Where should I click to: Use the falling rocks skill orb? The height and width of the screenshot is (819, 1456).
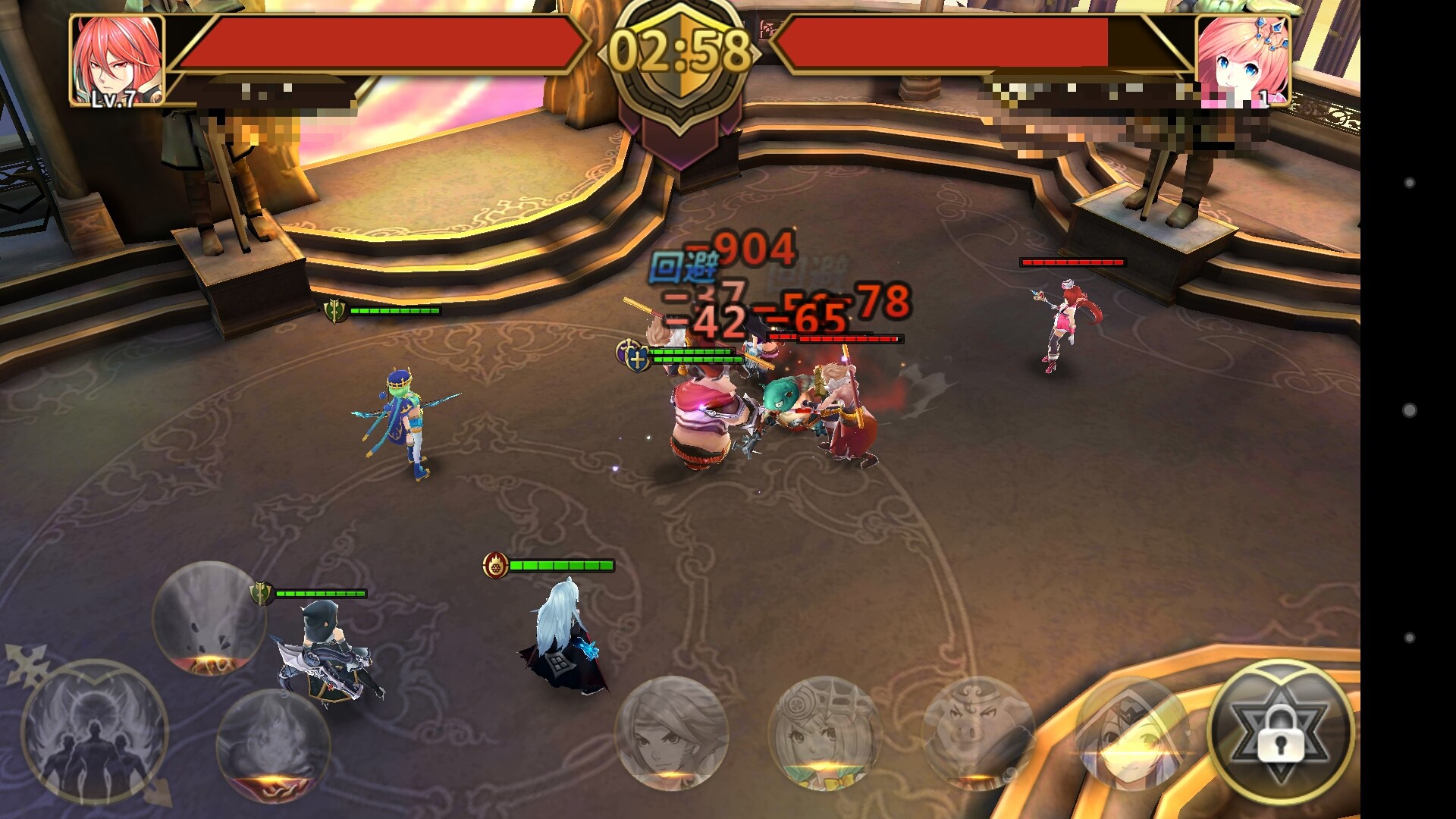tap(209, 618)
